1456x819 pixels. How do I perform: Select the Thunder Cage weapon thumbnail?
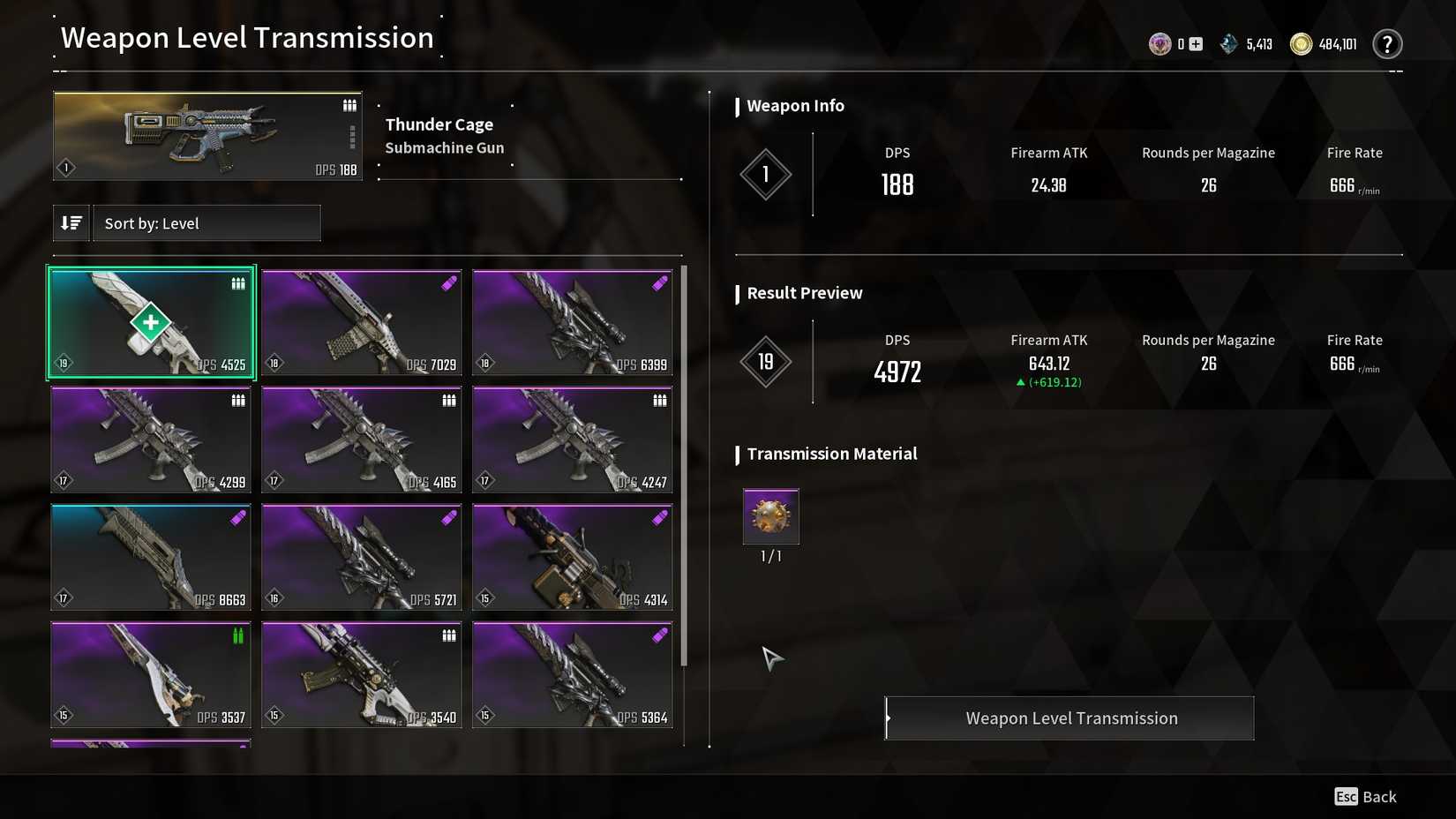pyautogui.click(x=206, y=134)
